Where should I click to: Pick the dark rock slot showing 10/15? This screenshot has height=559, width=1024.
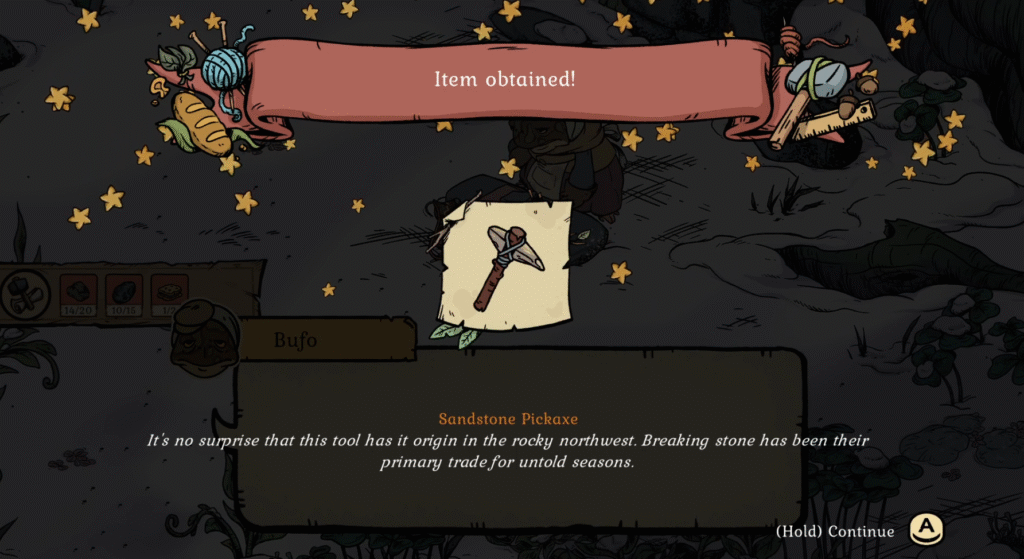click(124, 293)
